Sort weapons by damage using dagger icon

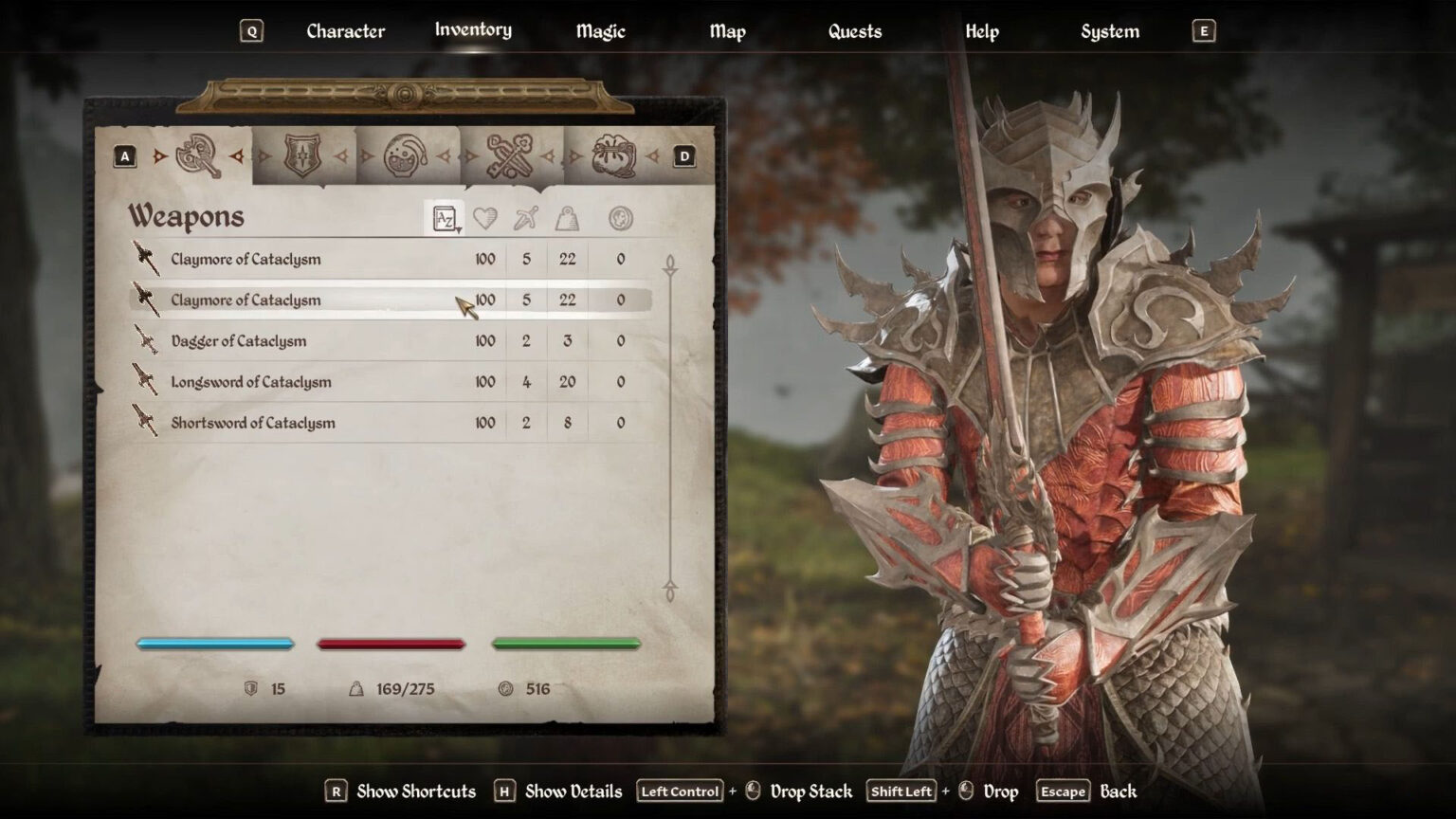click(524, 217)
